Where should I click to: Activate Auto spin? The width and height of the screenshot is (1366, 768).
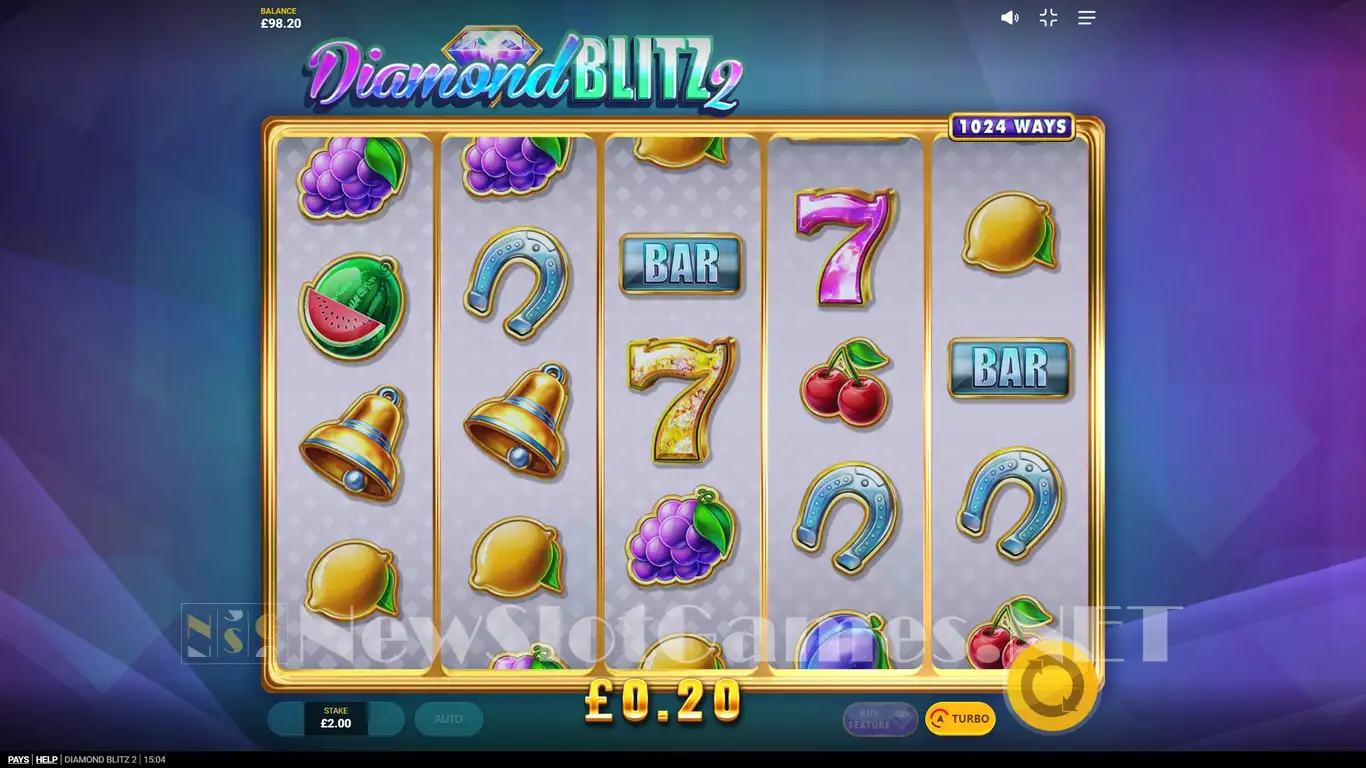(x=448, y=718)
